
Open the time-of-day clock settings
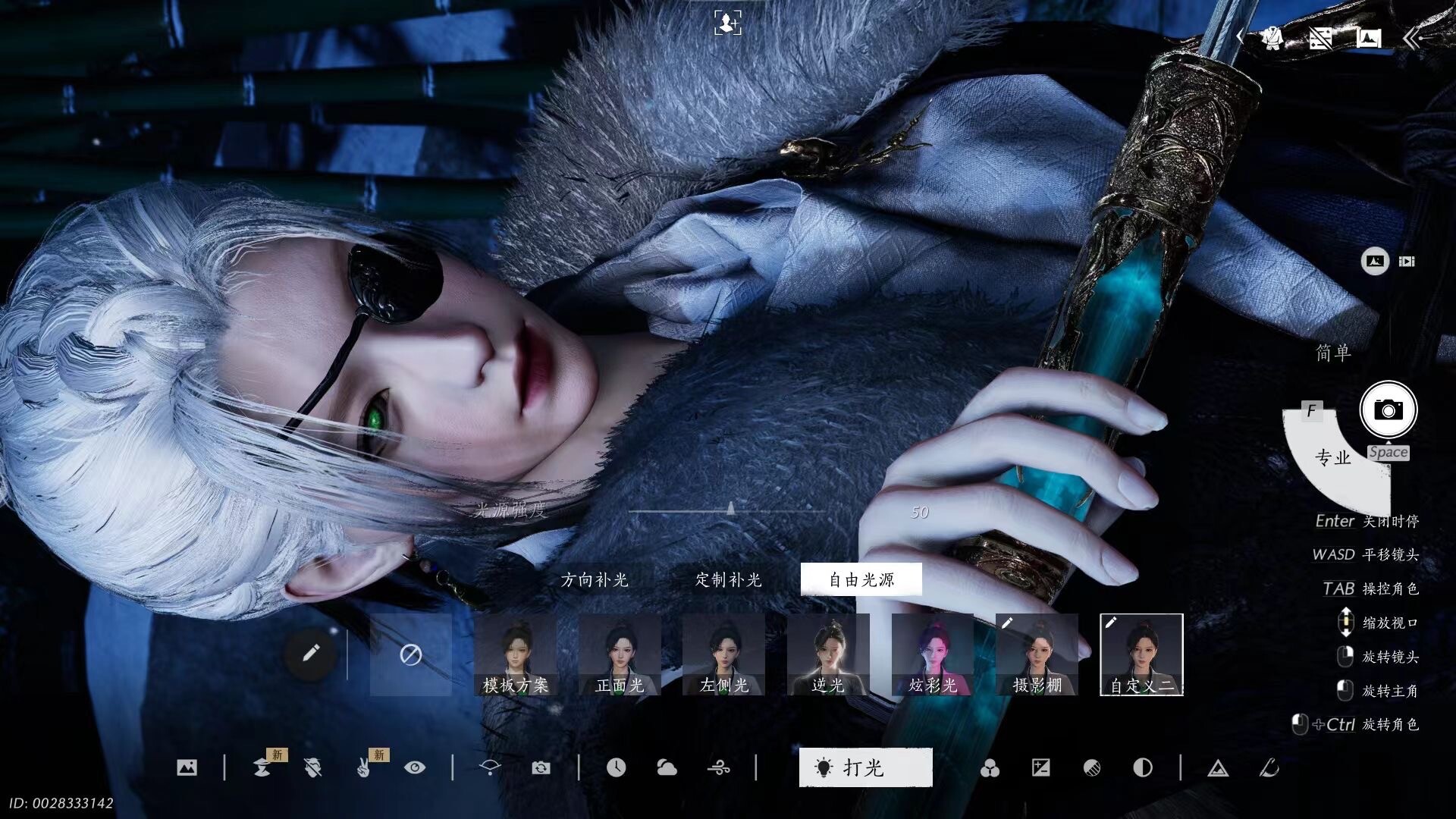[616, 768]
